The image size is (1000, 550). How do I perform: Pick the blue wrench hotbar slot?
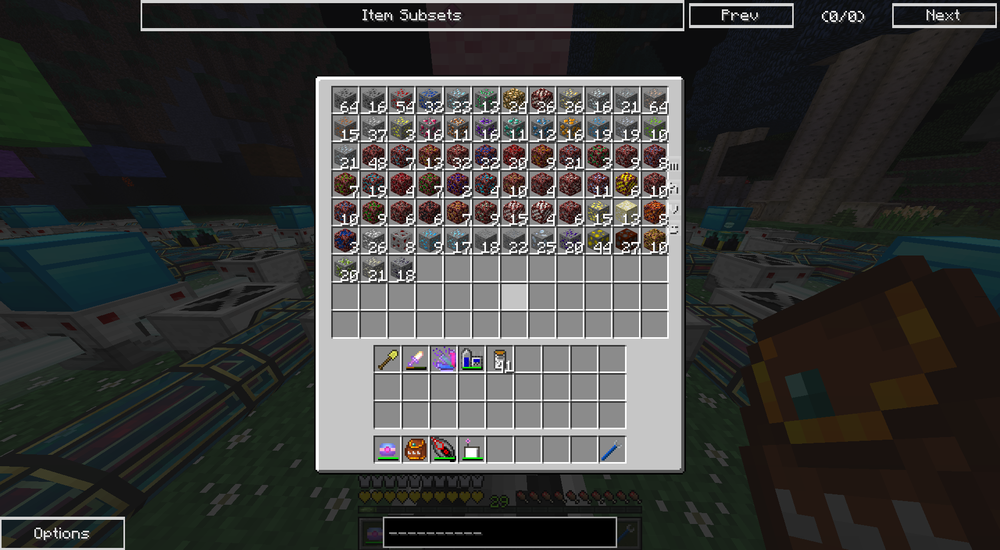point(612,449)
